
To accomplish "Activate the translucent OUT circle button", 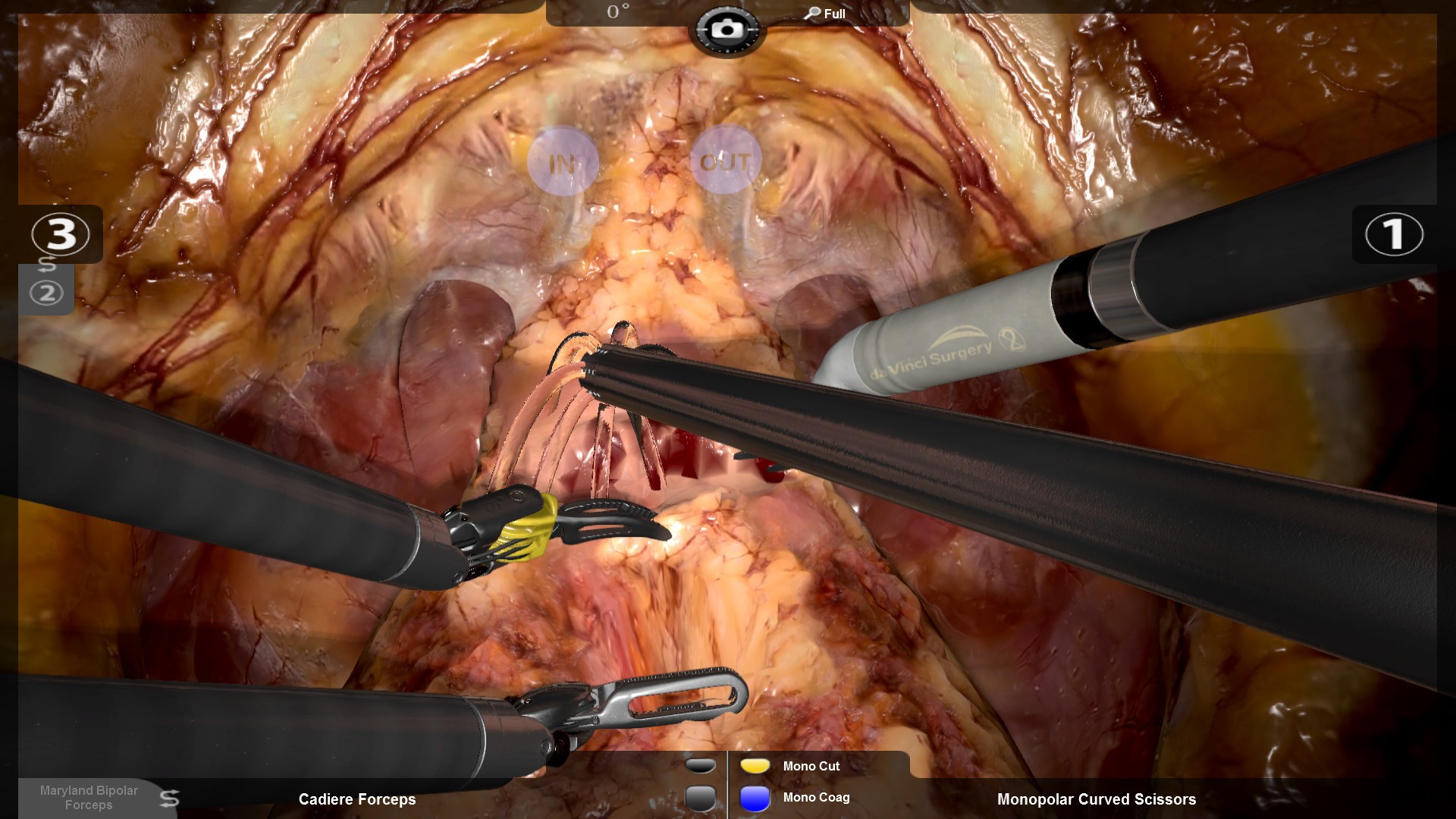I will 725,161.
